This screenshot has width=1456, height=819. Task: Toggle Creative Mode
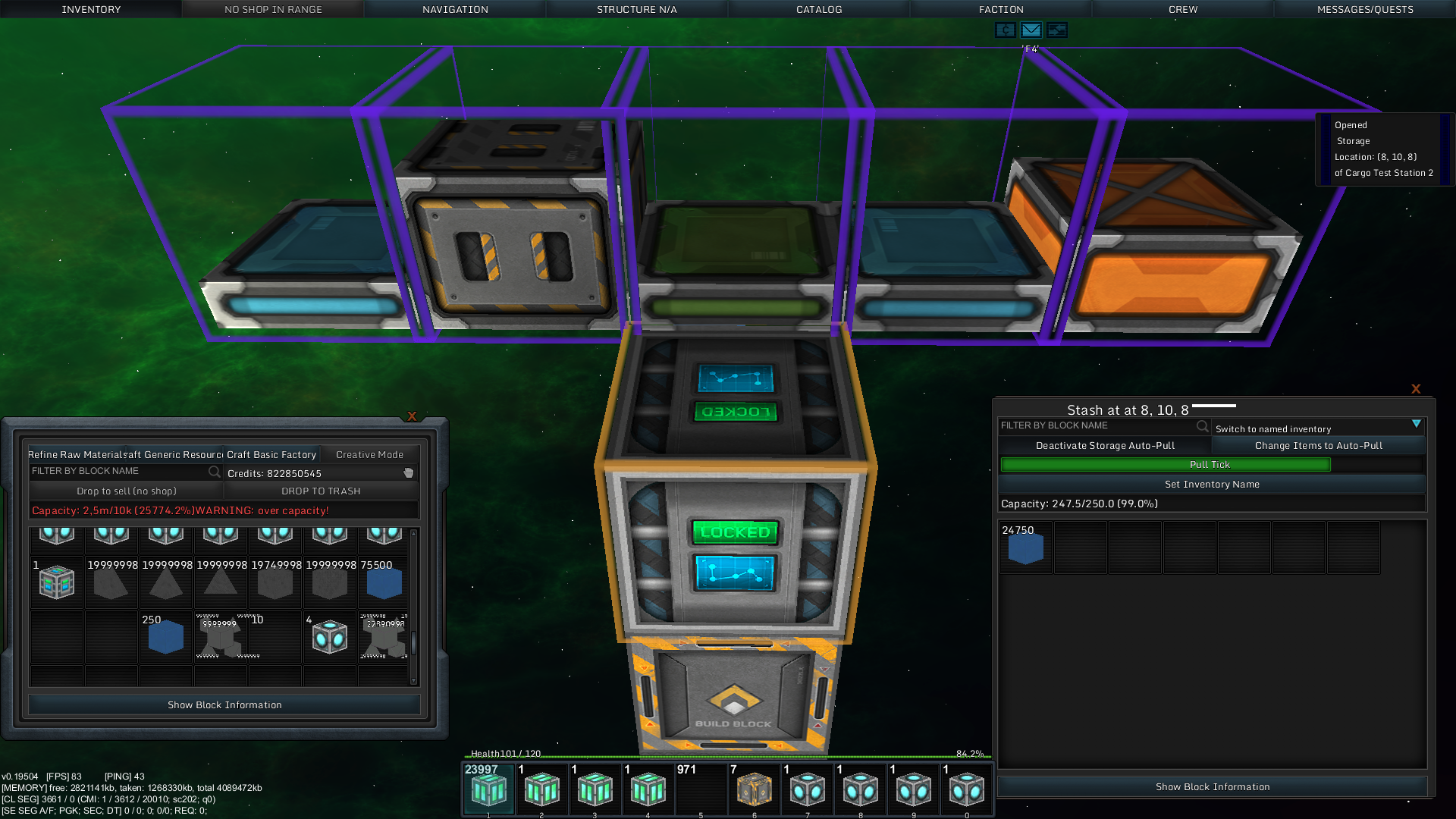(369, 454)
